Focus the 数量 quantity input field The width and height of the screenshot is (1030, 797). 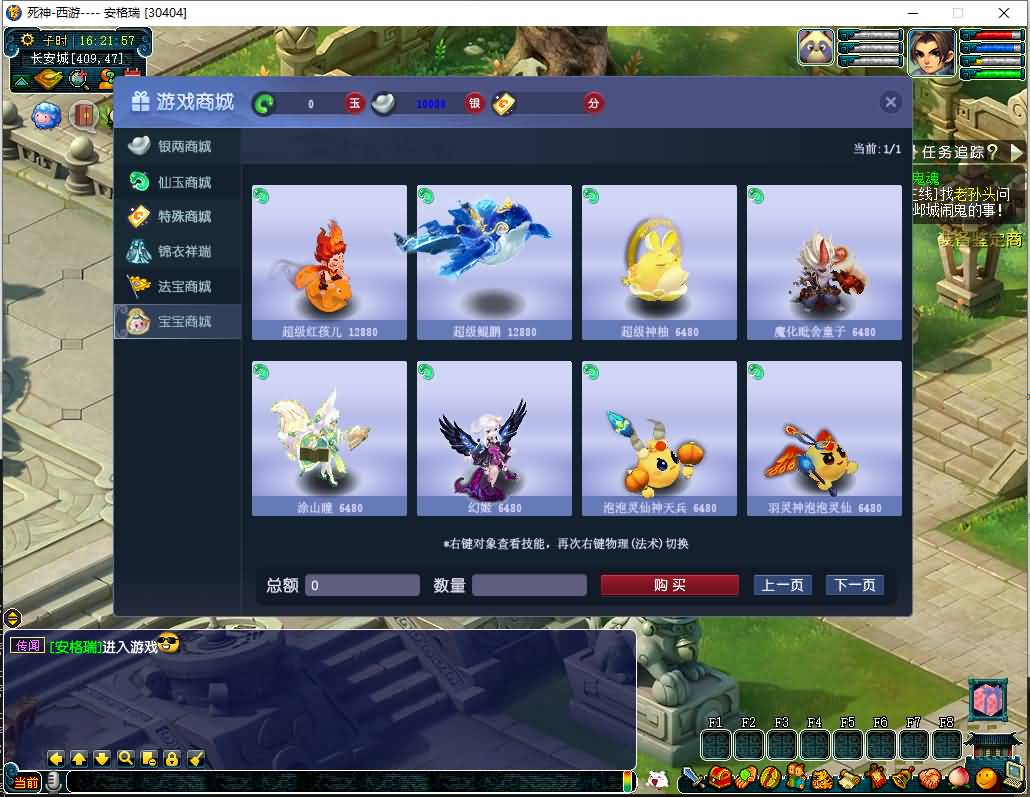pyautogui.click(x=529, y=585)
